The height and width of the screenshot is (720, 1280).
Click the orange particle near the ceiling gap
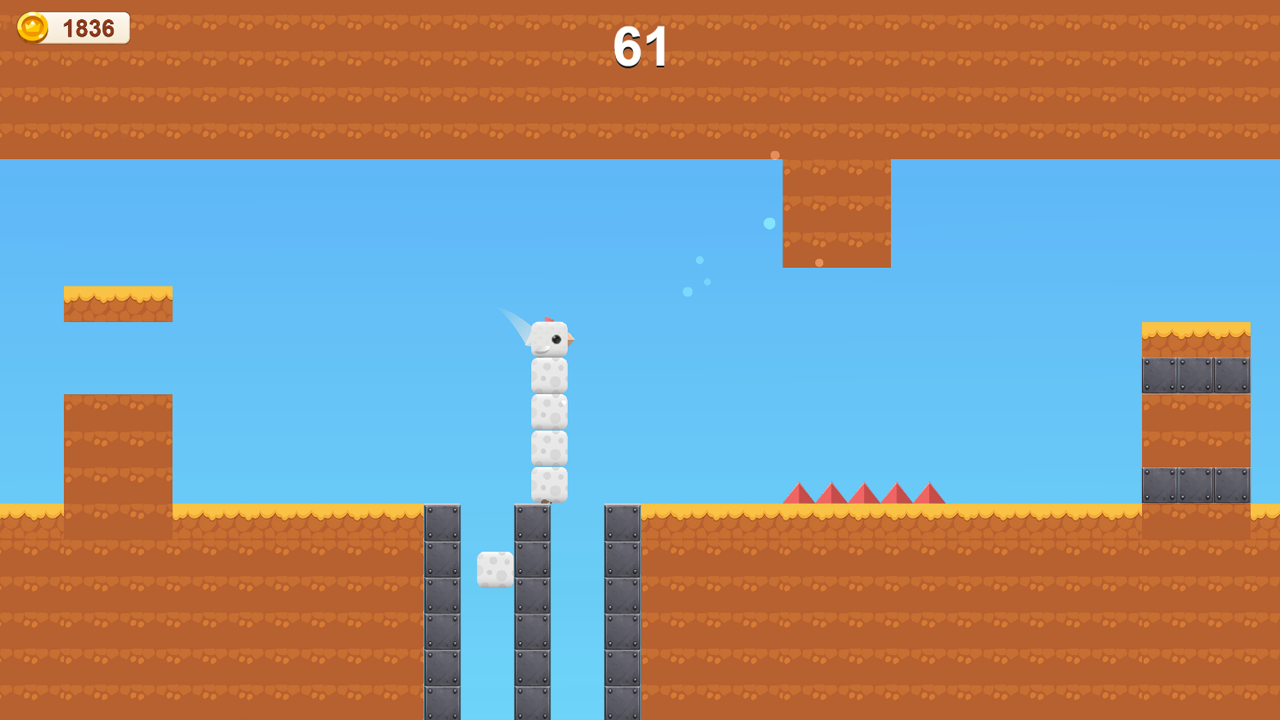click(774, 155)
